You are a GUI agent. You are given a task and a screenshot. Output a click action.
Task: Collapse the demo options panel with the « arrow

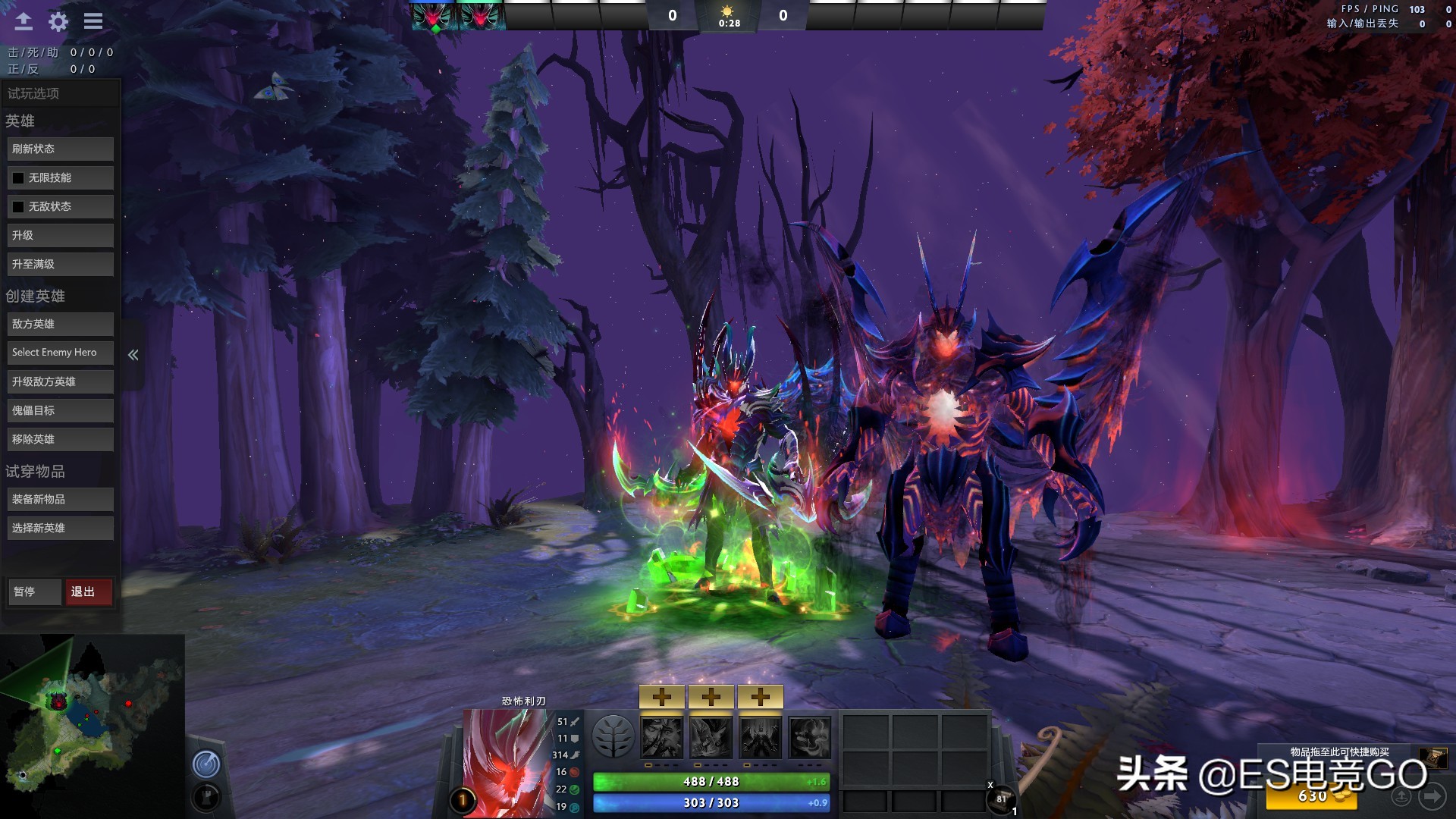click(133, 354)
